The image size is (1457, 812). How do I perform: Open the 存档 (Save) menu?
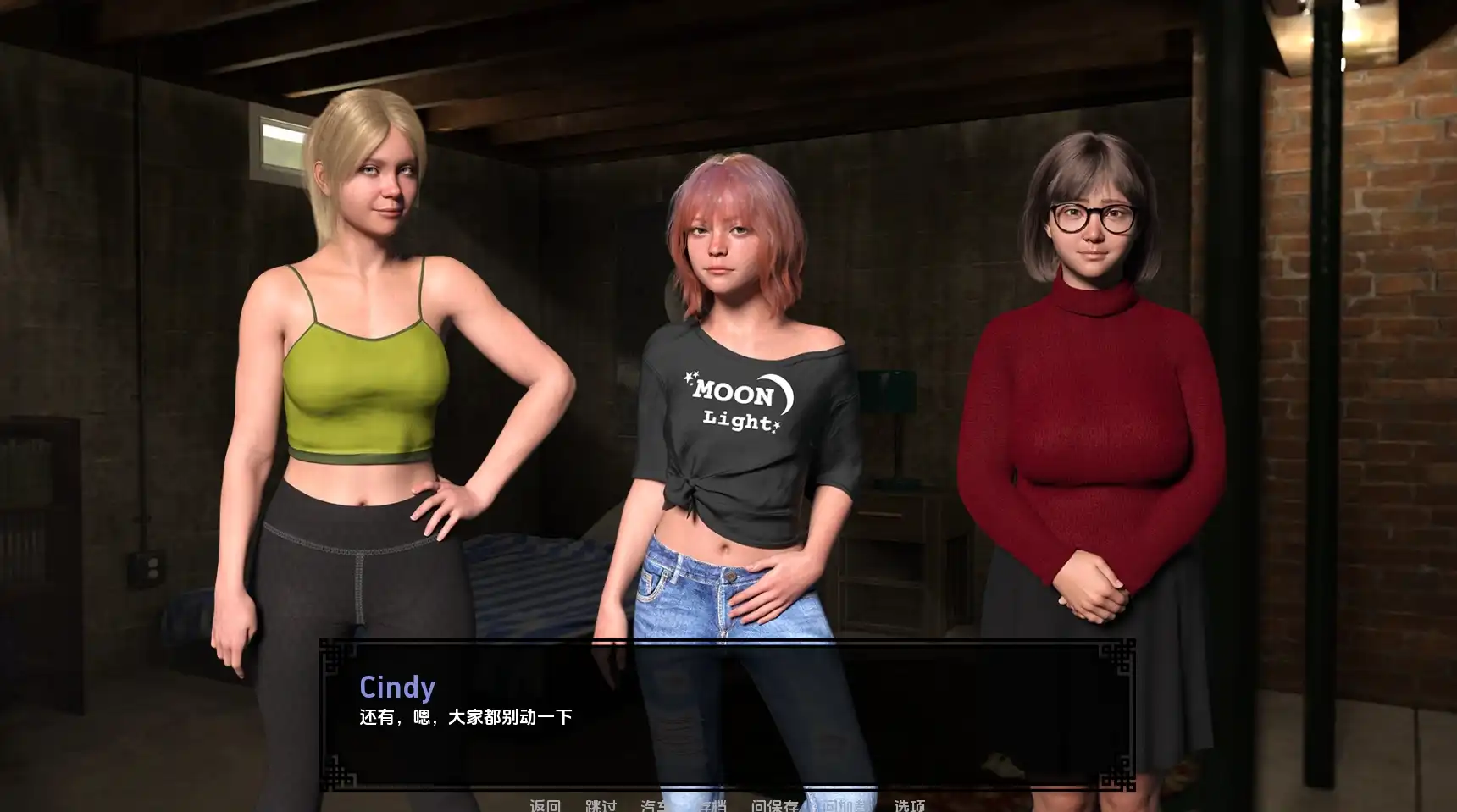pos(712,804)
